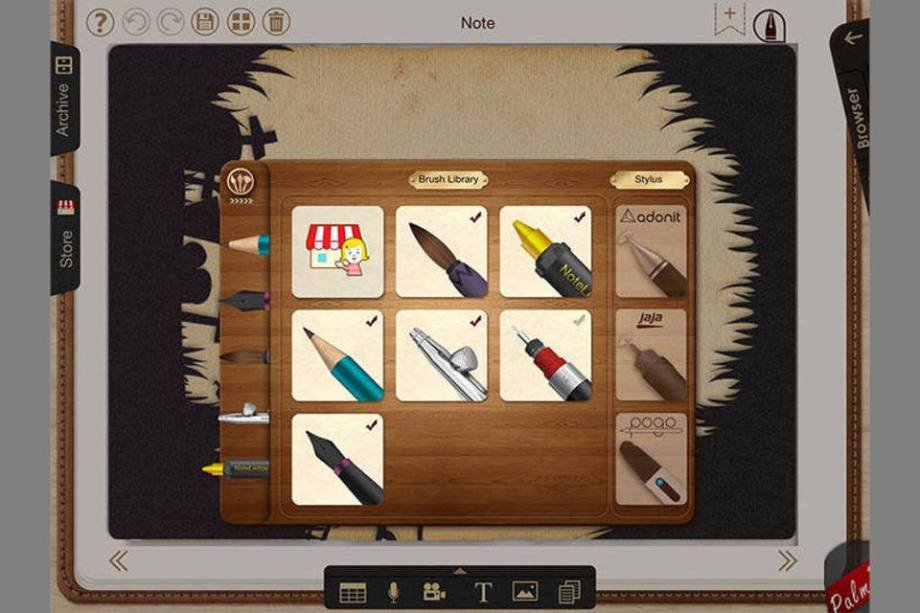The image size is (920, 613).
Task: Open the four-square grid view button
Action: 241,22
